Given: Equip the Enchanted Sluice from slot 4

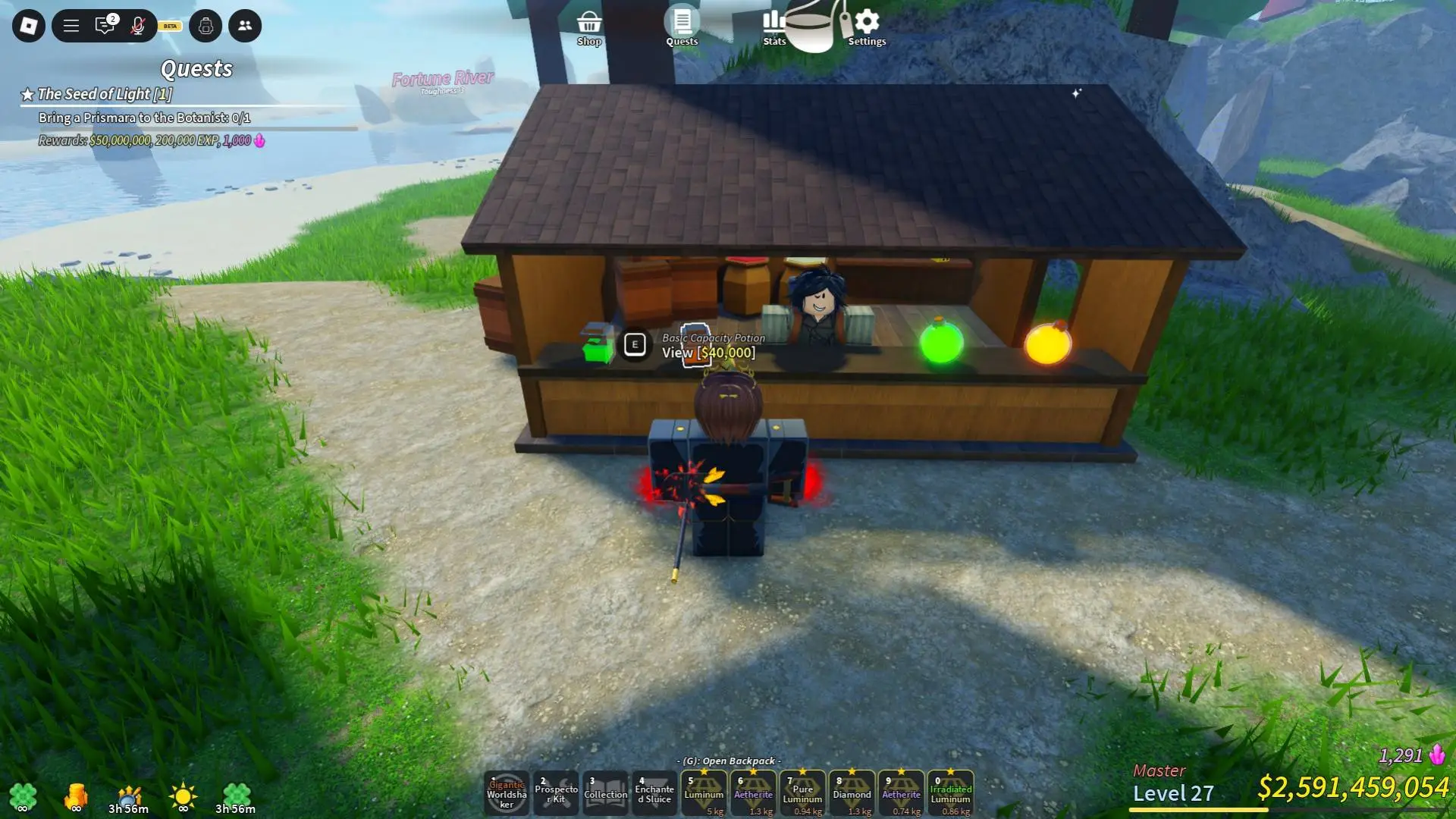Looking at the screenshot, I should 655,792.
